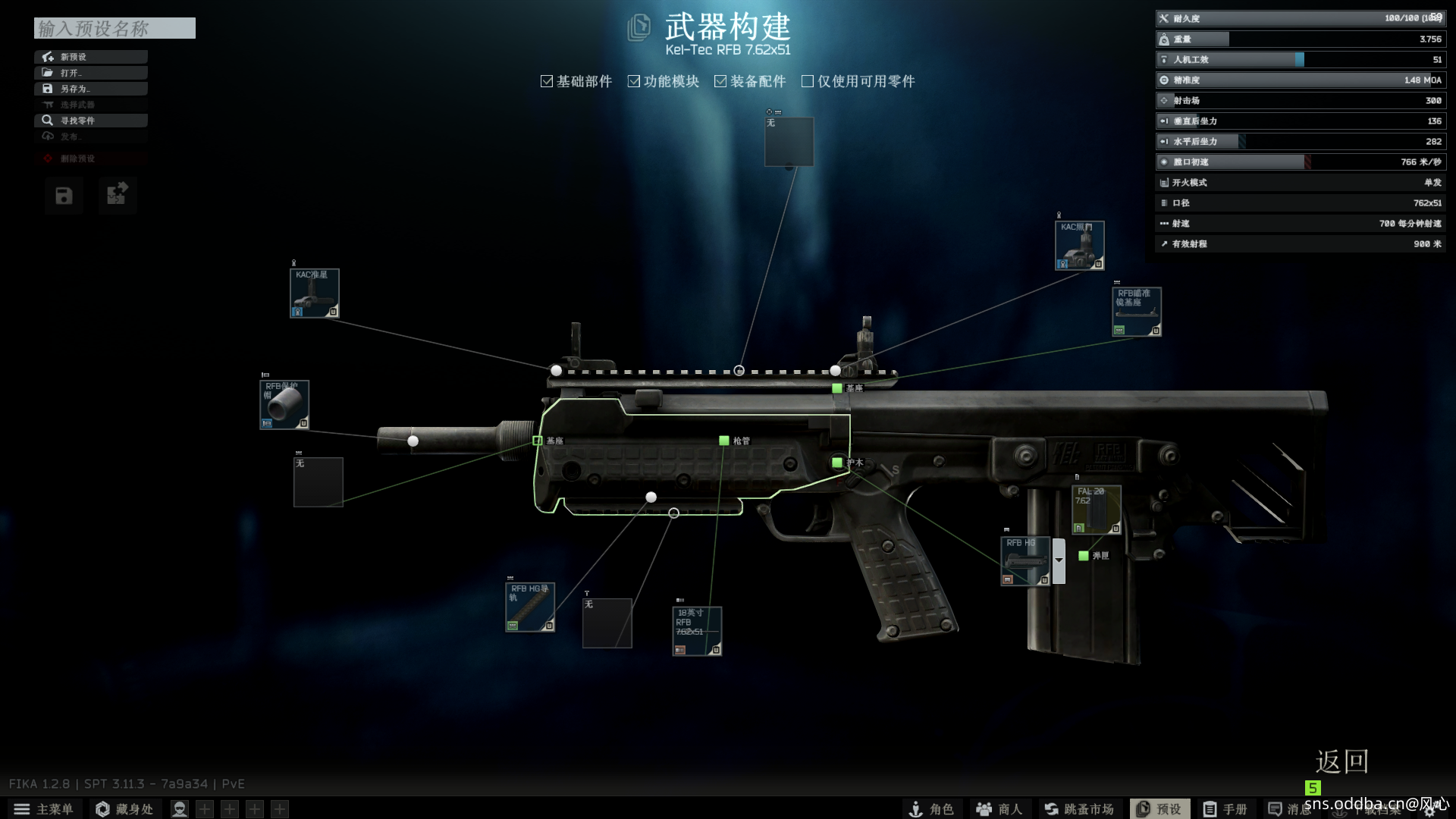Image resolution: width=1456 pixels, height=819 pixels.
Task: Open the Find Parts (寻找零件) option
Action: coord(91,121)
